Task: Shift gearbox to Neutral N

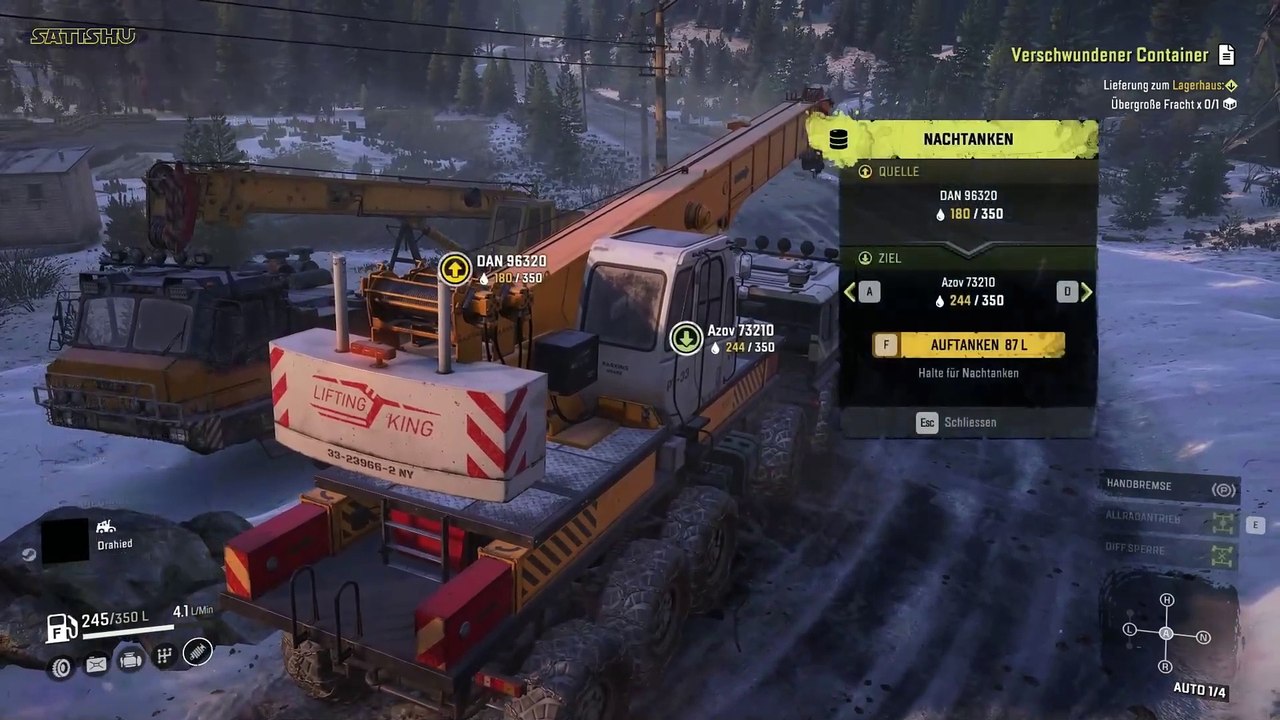Action: pyautogui.click(x=1203, y=637)
